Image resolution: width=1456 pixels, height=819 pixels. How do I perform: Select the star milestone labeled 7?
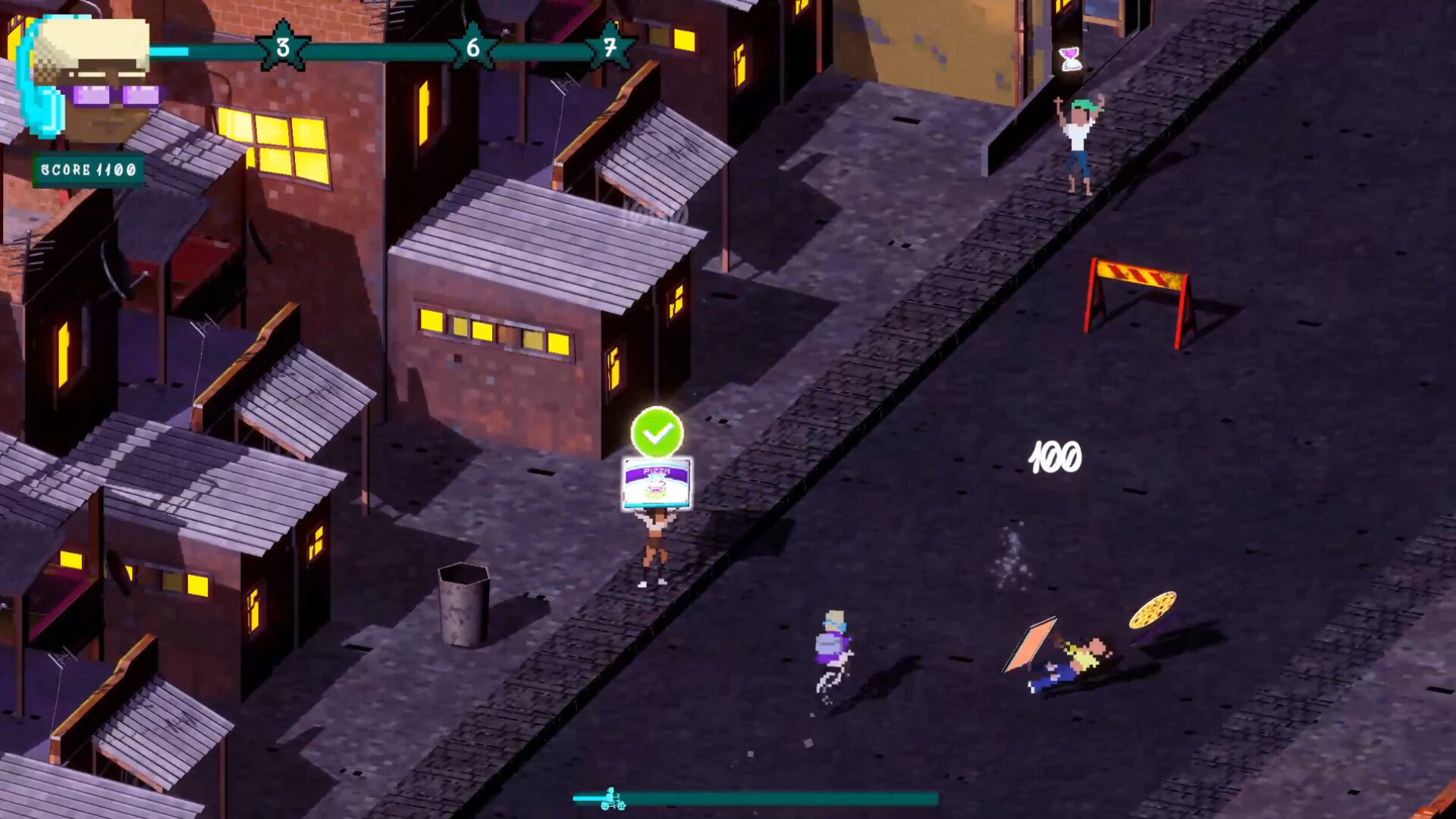click(611, 47)
